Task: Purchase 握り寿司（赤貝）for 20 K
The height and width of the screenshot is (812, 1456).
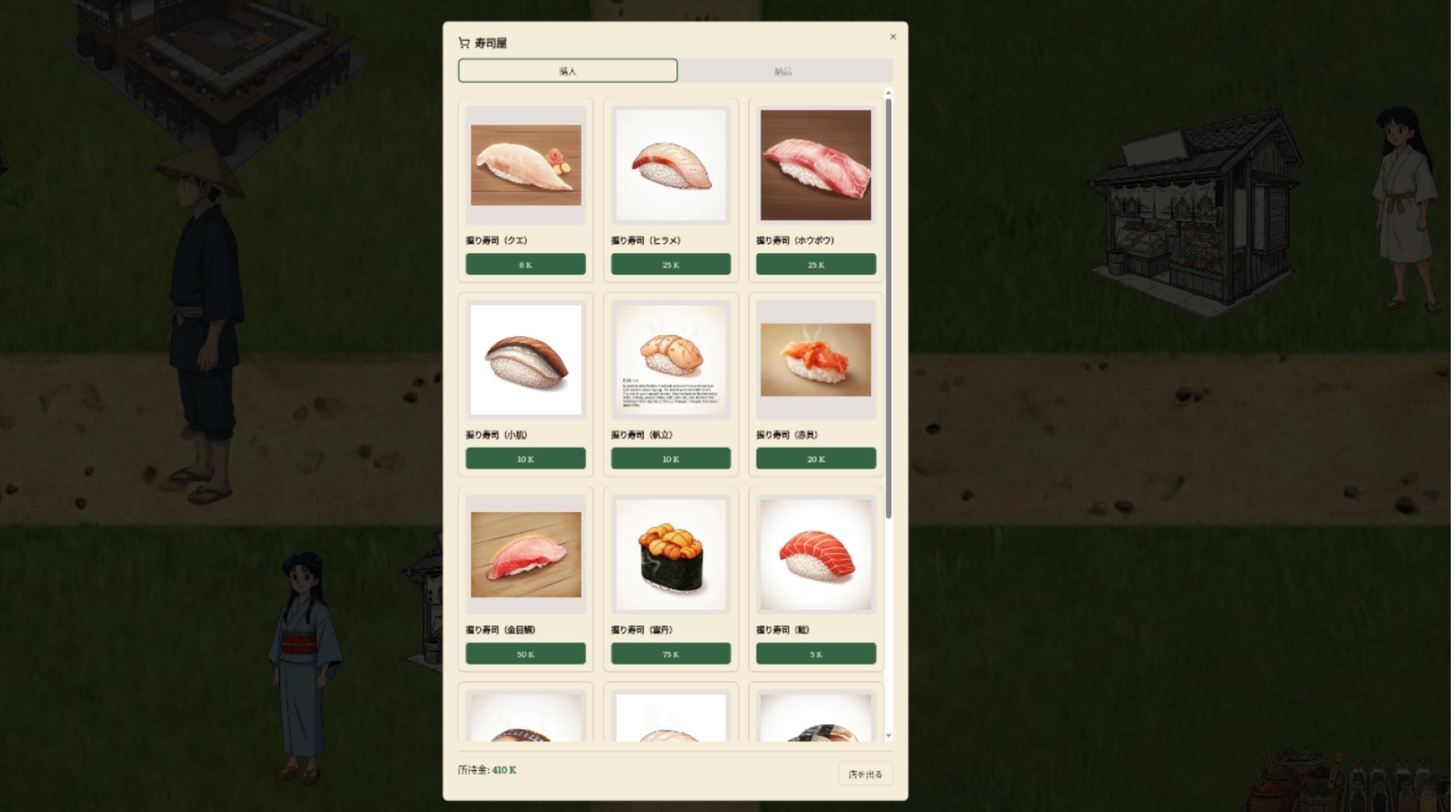Action: [815, 459]
